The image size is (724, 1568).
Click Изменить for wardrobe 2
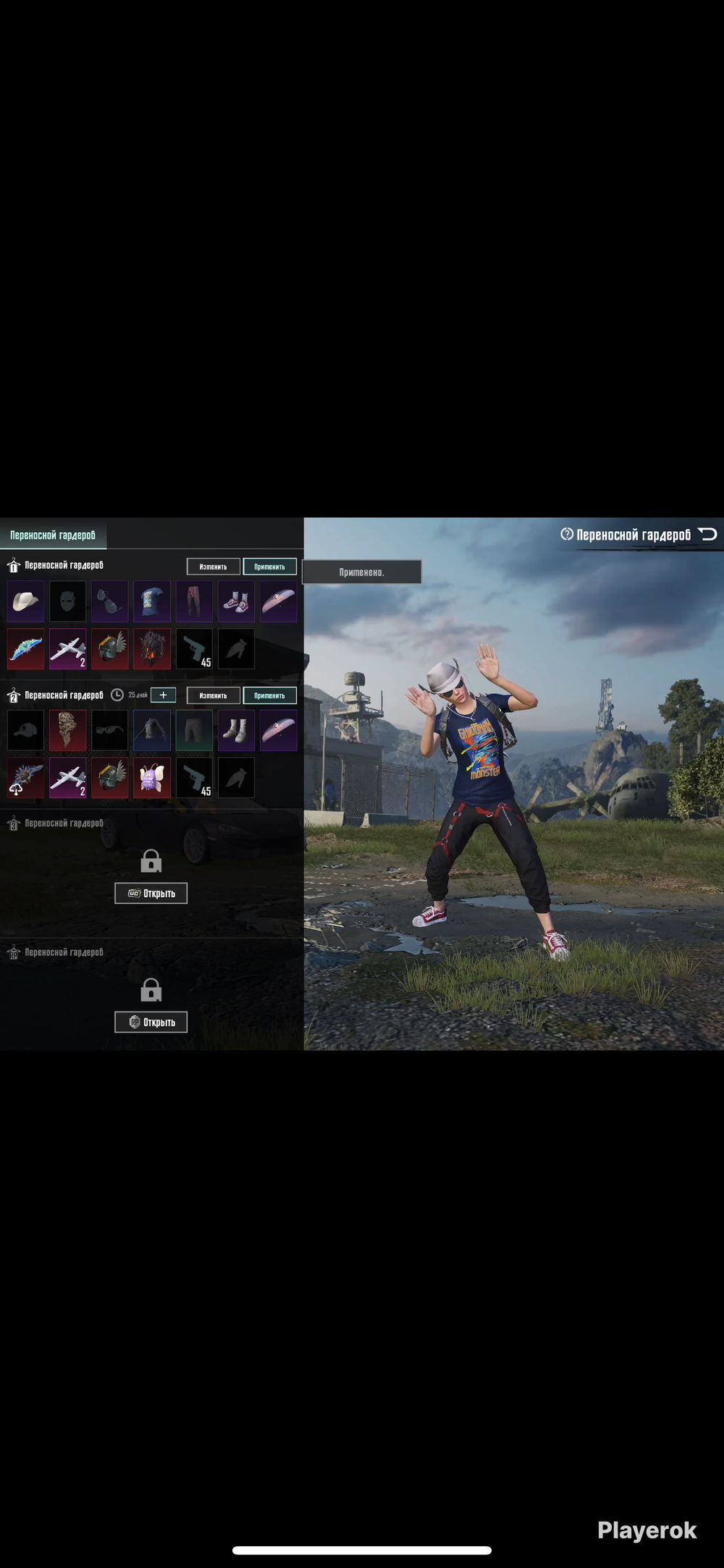(213, 695)
